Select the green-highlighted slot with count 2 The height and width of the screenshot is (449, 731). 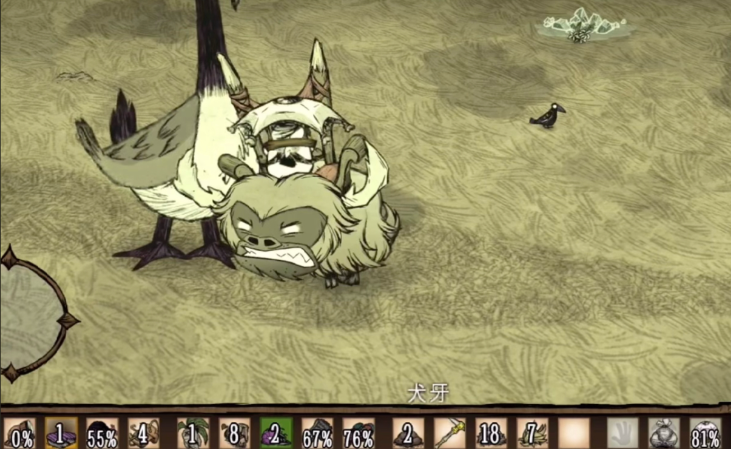click(275, 434)
